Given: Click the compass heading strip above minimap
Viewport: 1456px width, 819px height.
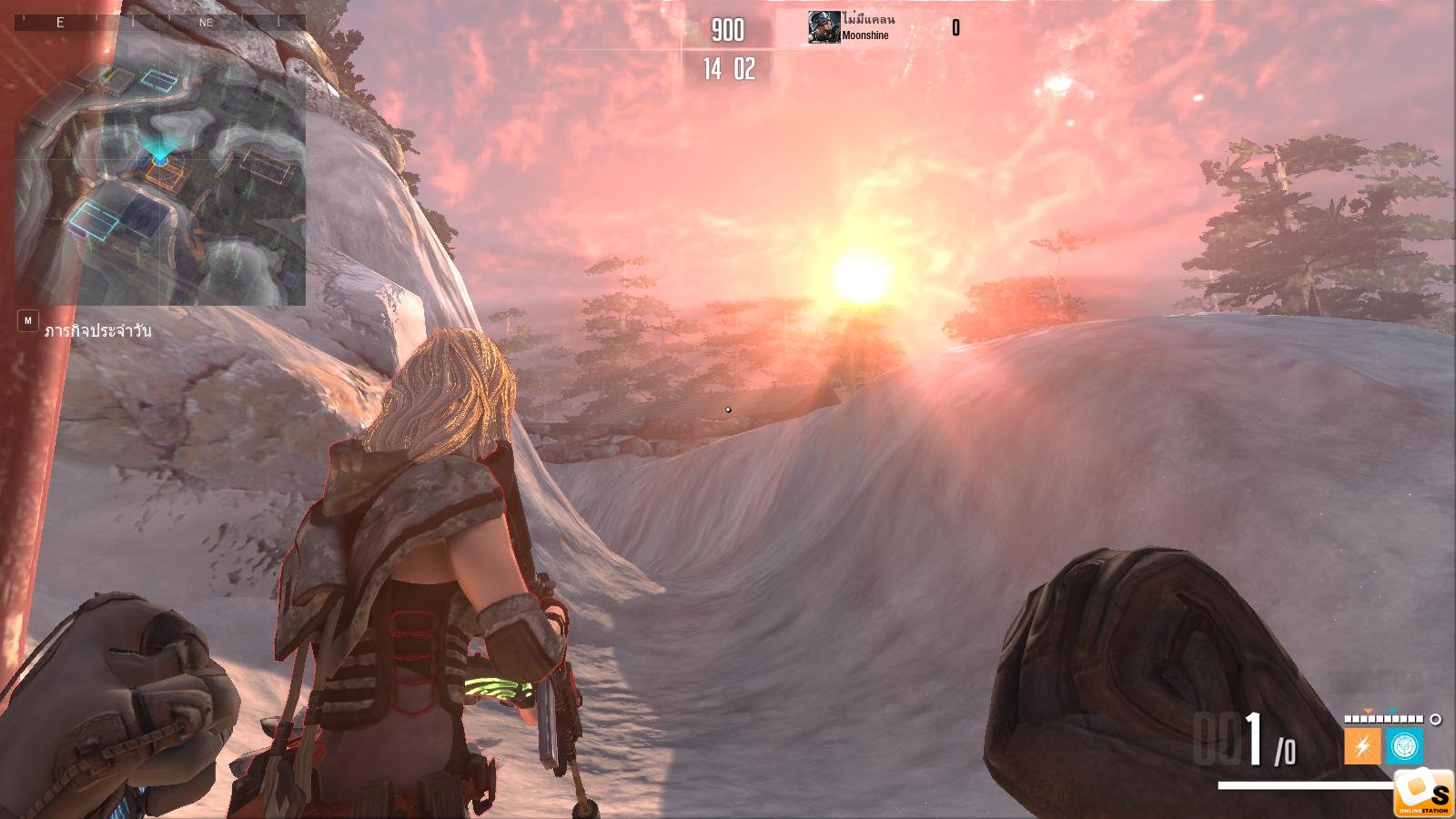Looking at the screenshot, I should (x=160, y=22).
